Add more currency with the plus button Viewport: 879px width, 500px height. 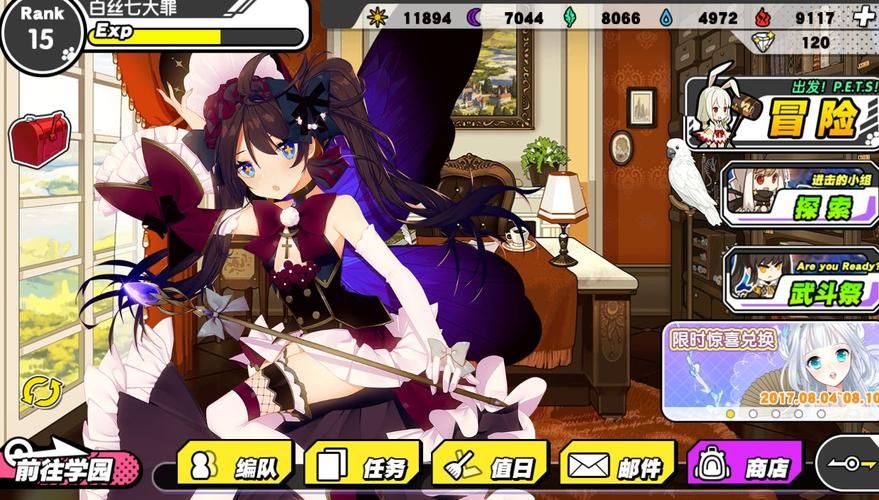pos(864,17)
